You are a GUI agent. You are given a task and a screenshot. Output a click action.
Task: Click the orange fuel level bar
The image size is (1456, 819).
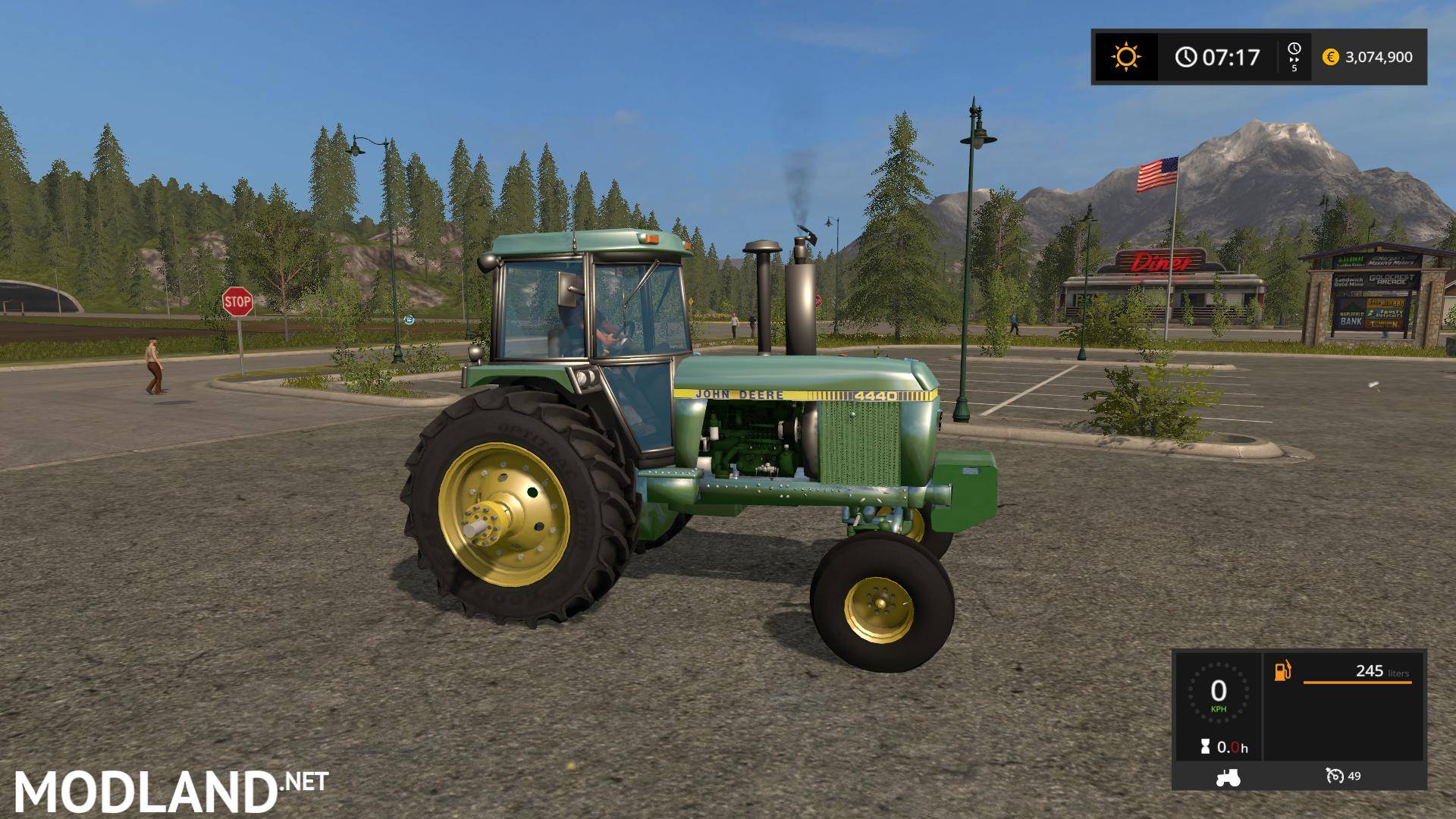1358,682
